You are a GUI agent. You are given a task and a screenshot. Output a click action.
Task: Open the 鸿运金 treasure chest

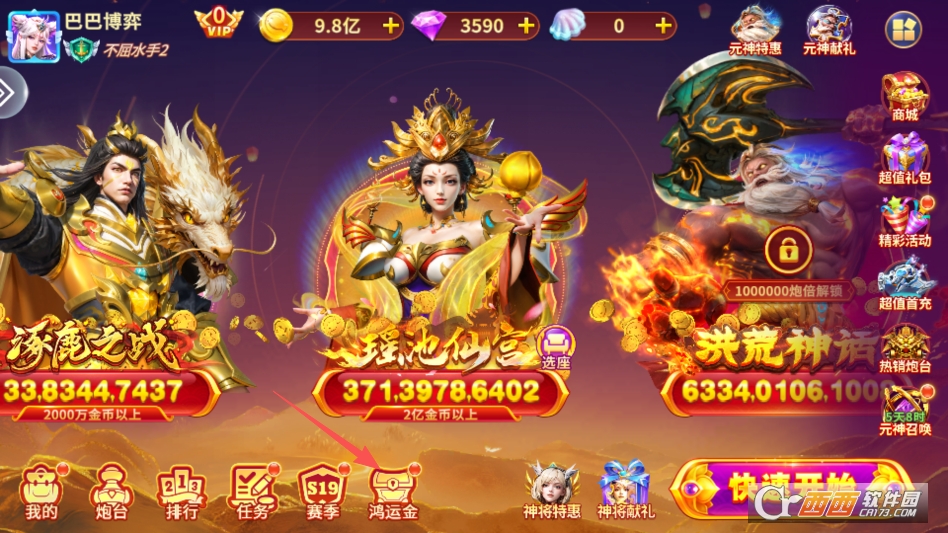pos(393,491)
